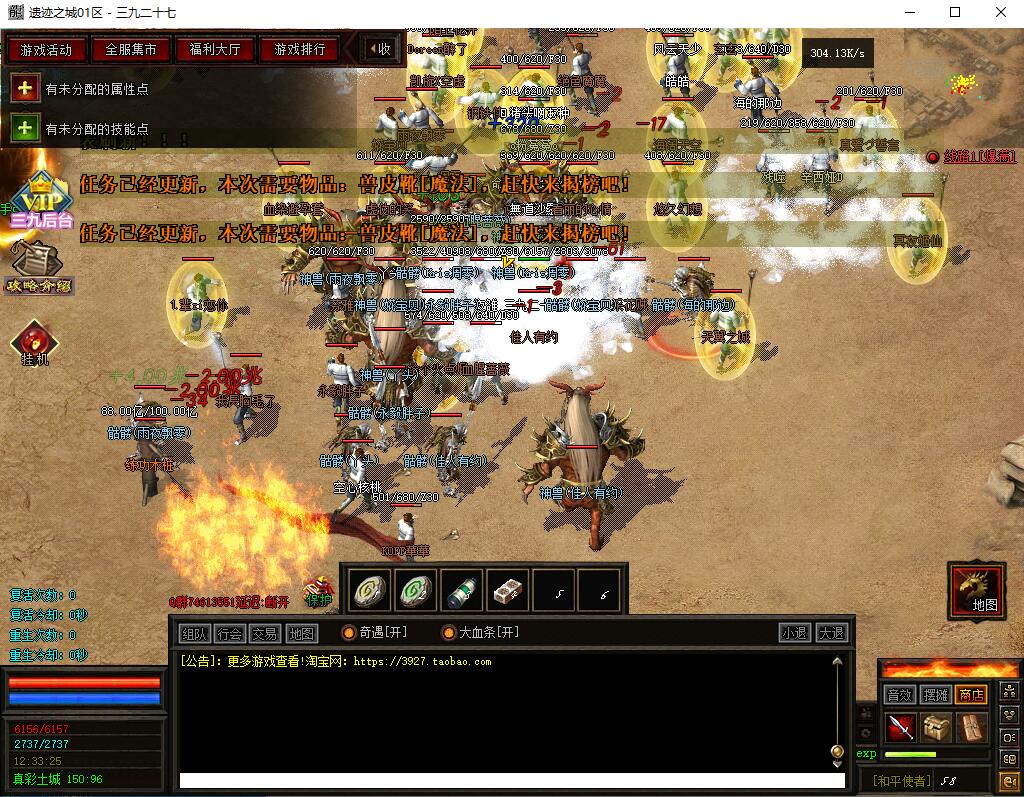This screenshot has height=797, width=1024.
Task: Open the VIP 三九后台 panel
Action: point(40,200)
